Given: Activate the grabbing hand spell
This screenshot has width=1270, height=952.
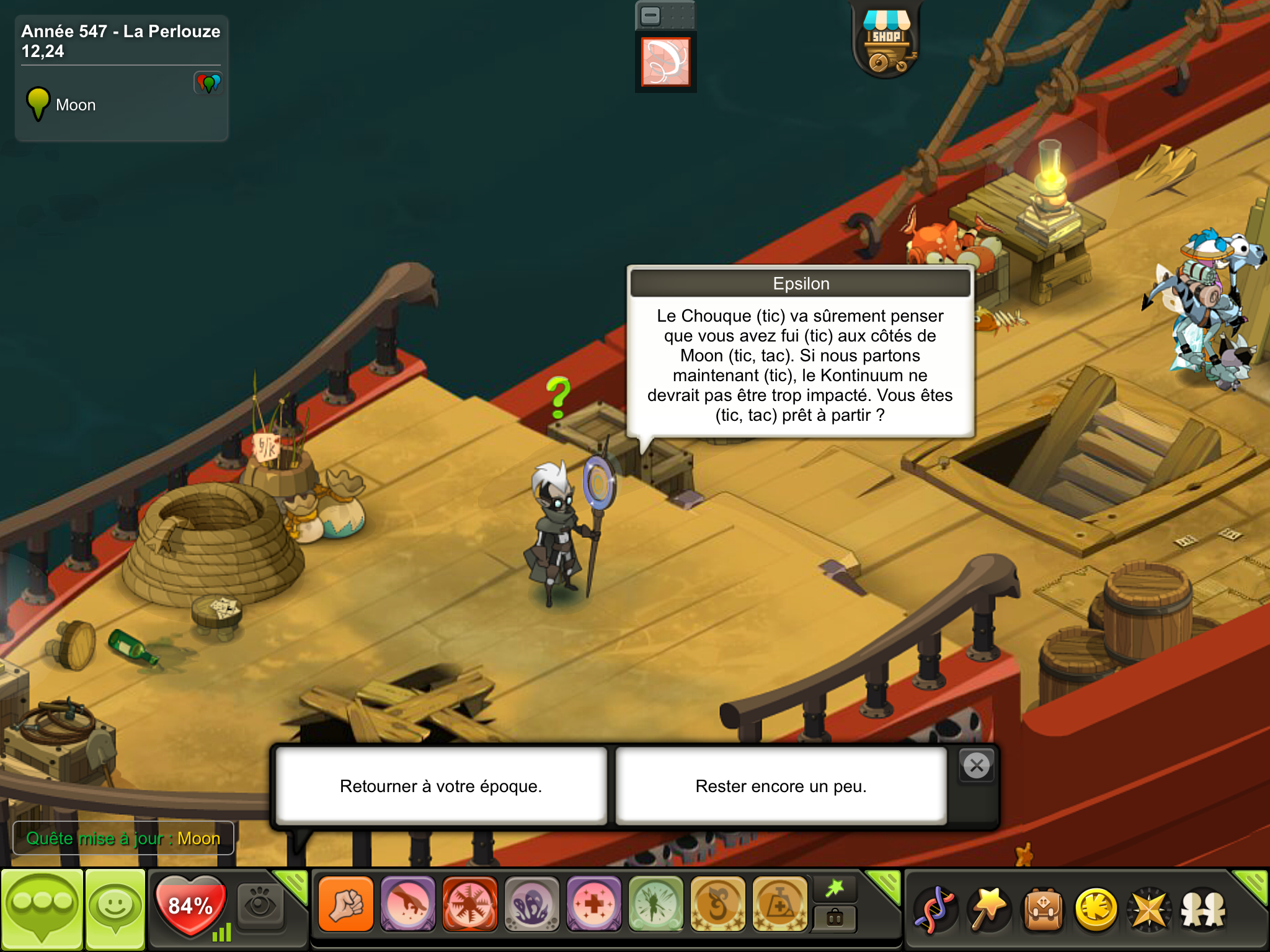Looking at the screenshot, I should point(407,904).
